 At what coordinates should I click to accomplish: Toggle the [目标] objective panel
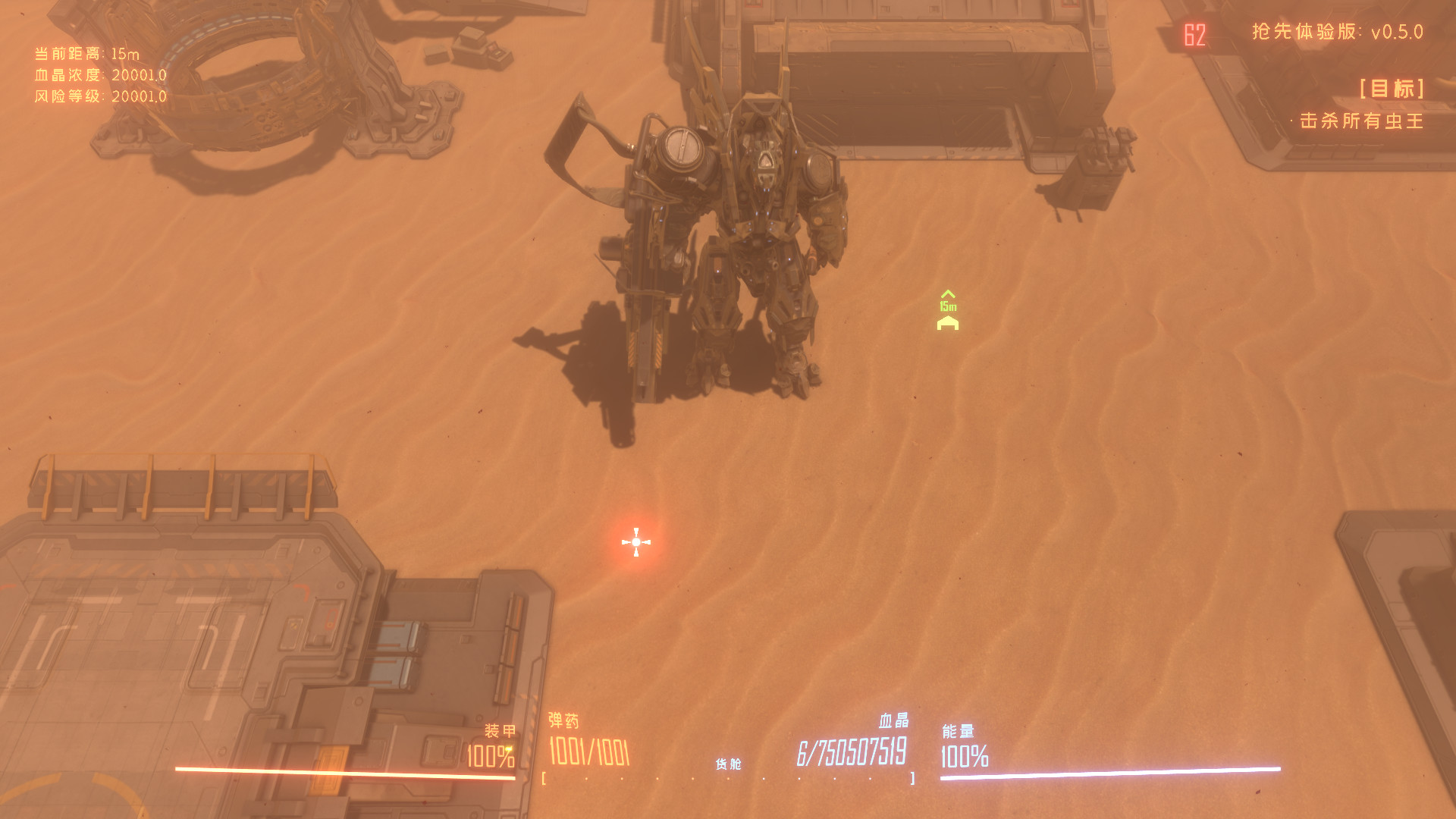(x=1392, y=90)
